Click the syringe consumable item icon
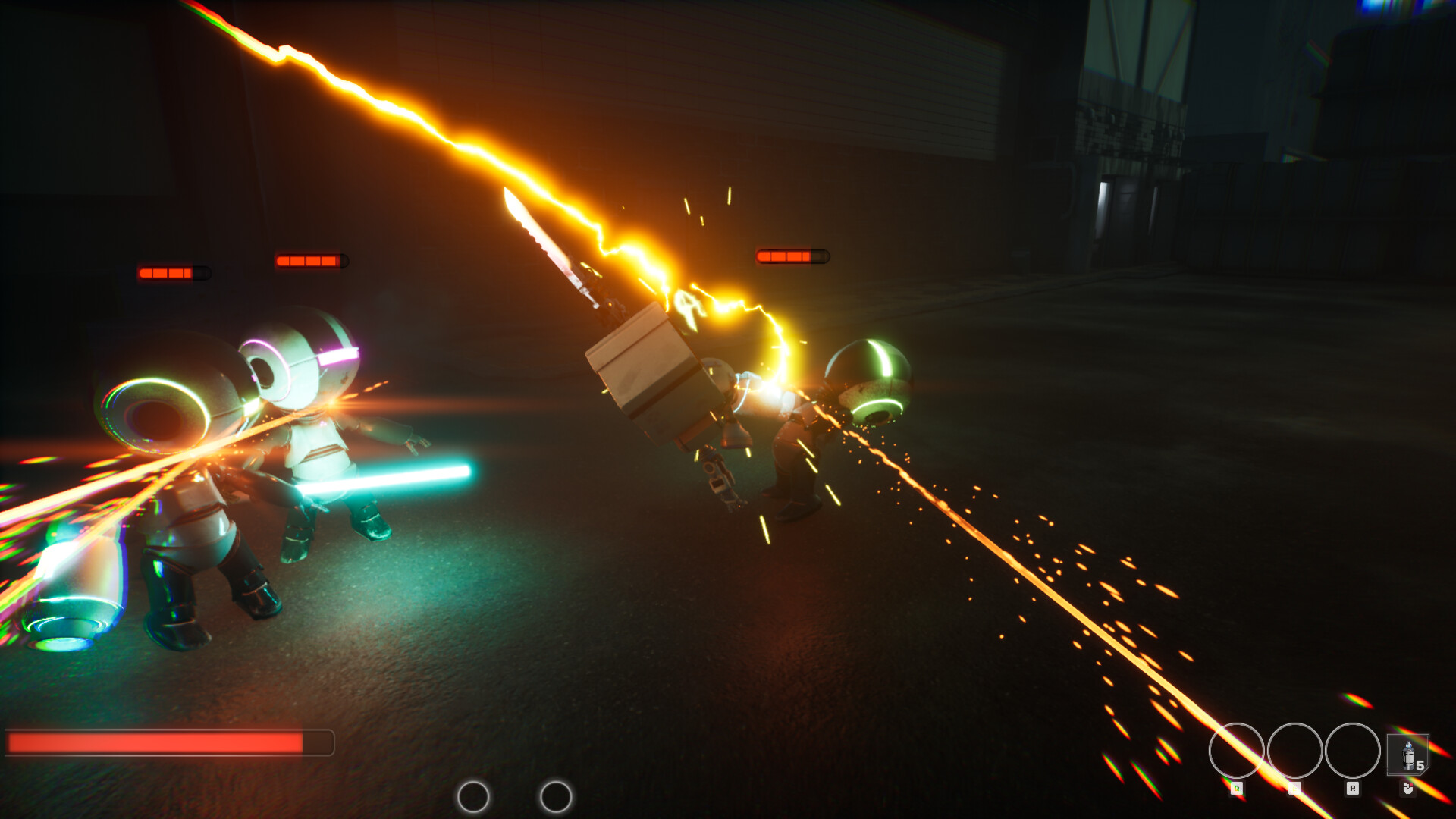The image size is (1456, 819). point(1407,753)
